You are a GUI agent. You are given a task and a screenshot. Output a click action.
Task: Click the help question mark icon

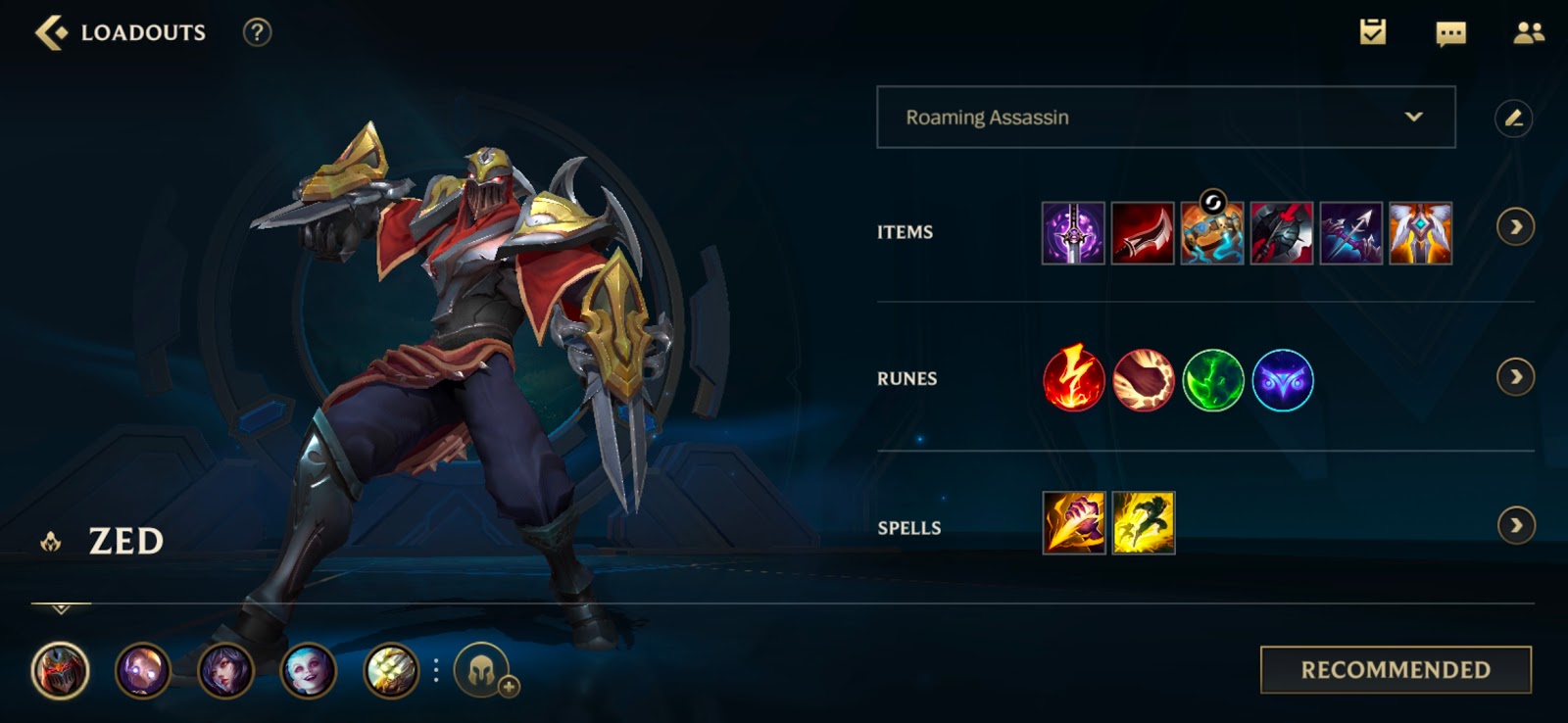pyautogui.click(x=257, y=32)
